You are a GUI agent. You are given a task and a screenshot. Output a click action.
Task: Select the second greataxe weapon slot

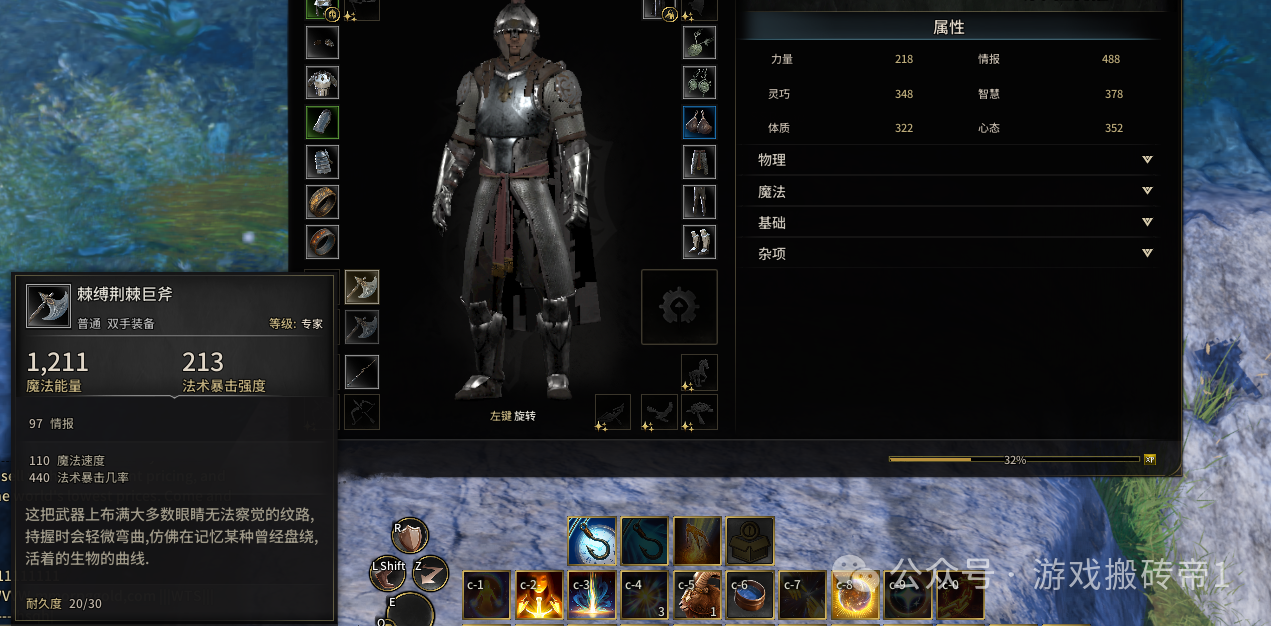coord(362,327)
